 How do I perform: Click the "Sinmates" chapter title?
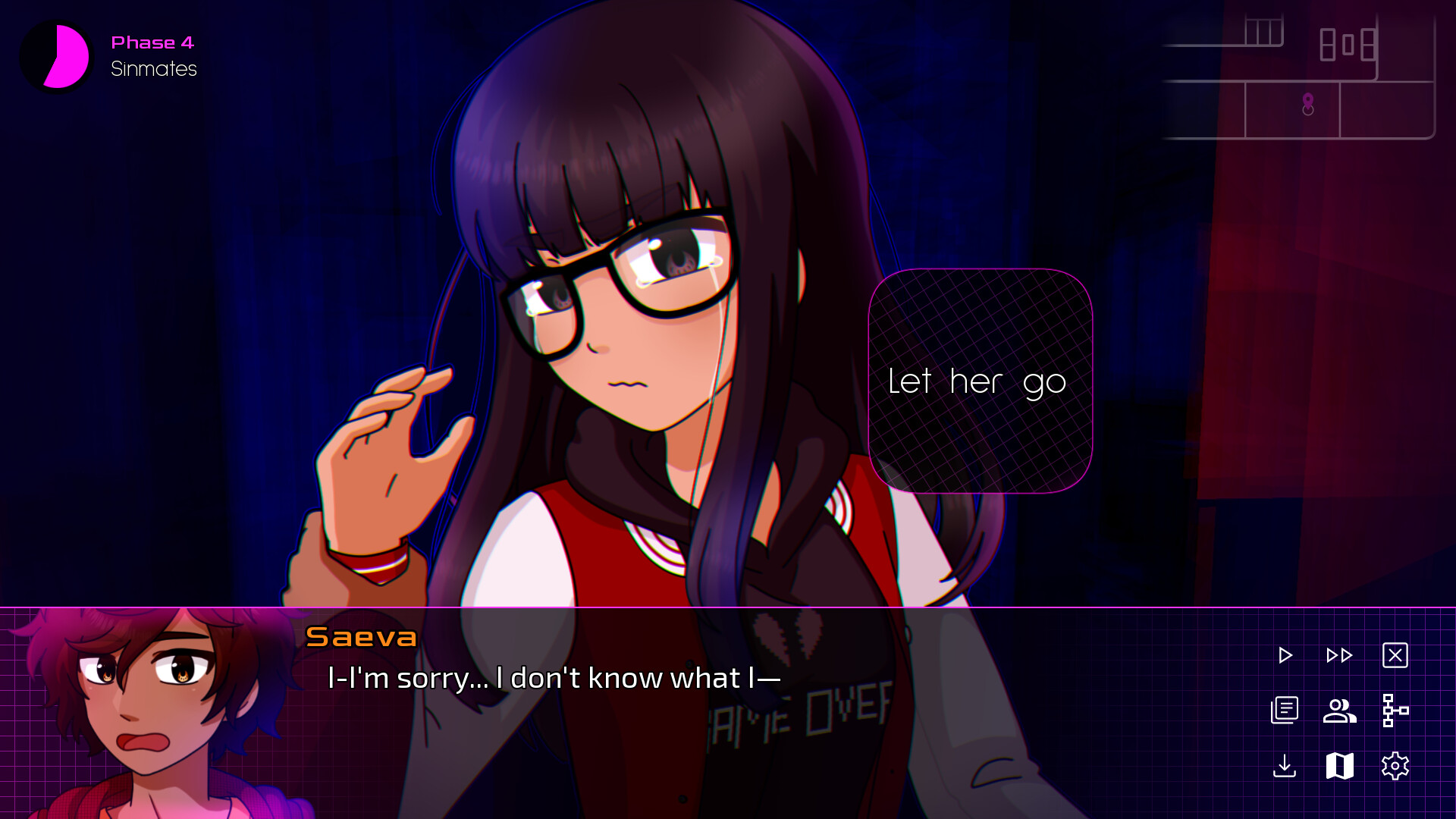point(152,68)
